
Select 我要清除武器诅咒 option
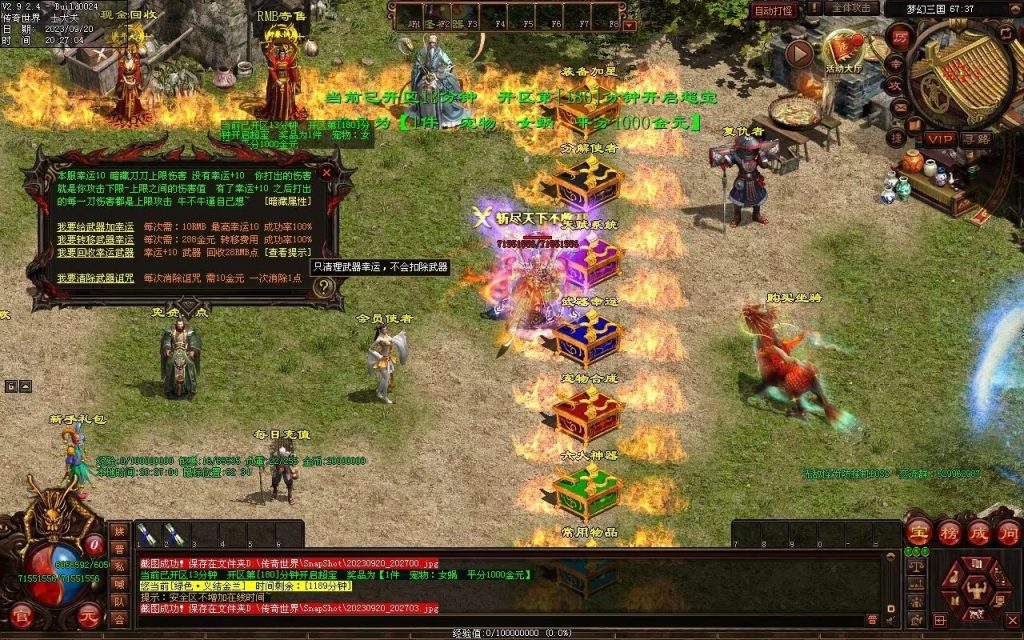coord(95,278)
